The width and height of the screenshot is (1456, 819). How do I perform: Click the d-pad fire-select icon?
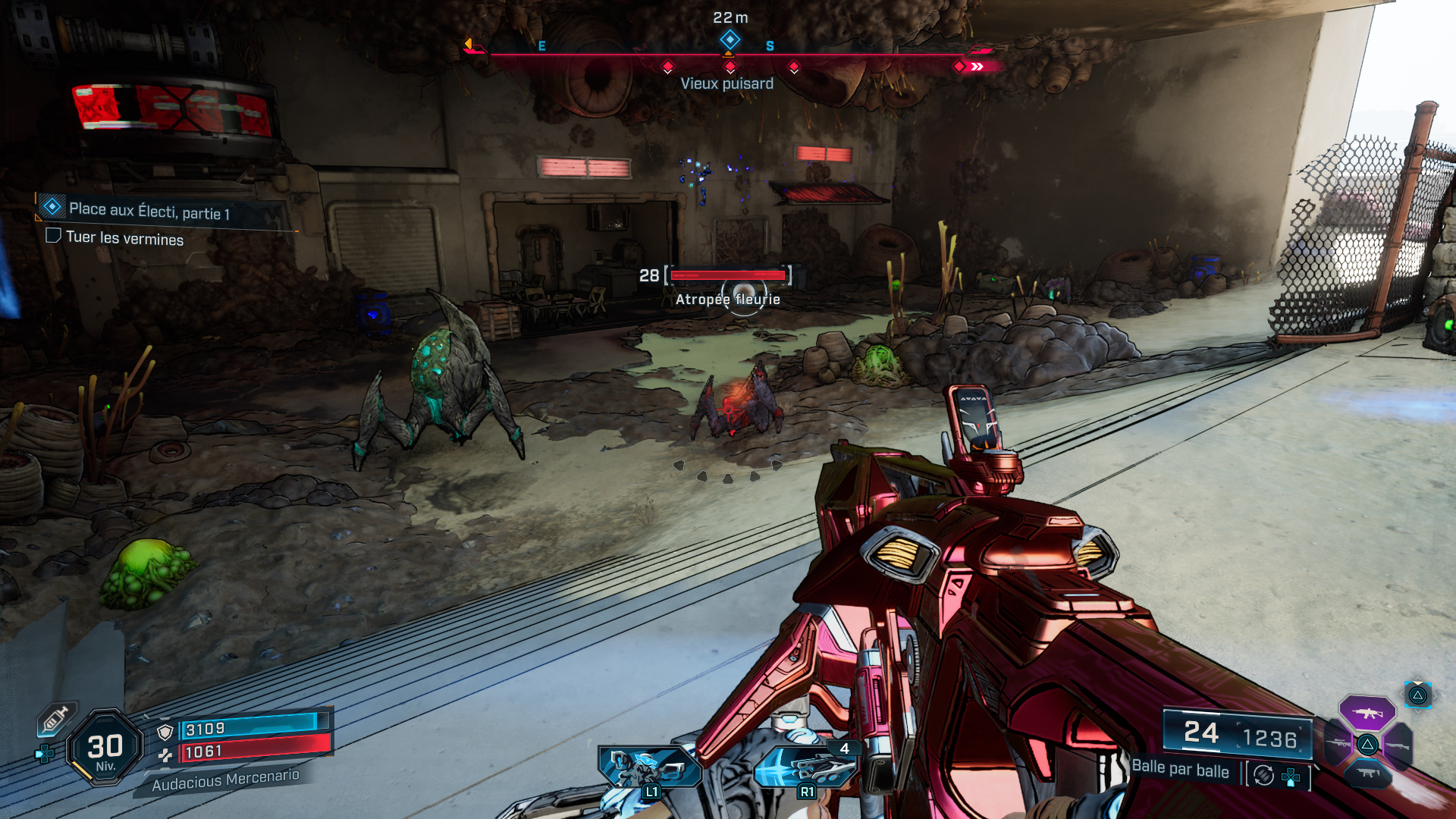pyautogui.click(x=1290, y=776)
